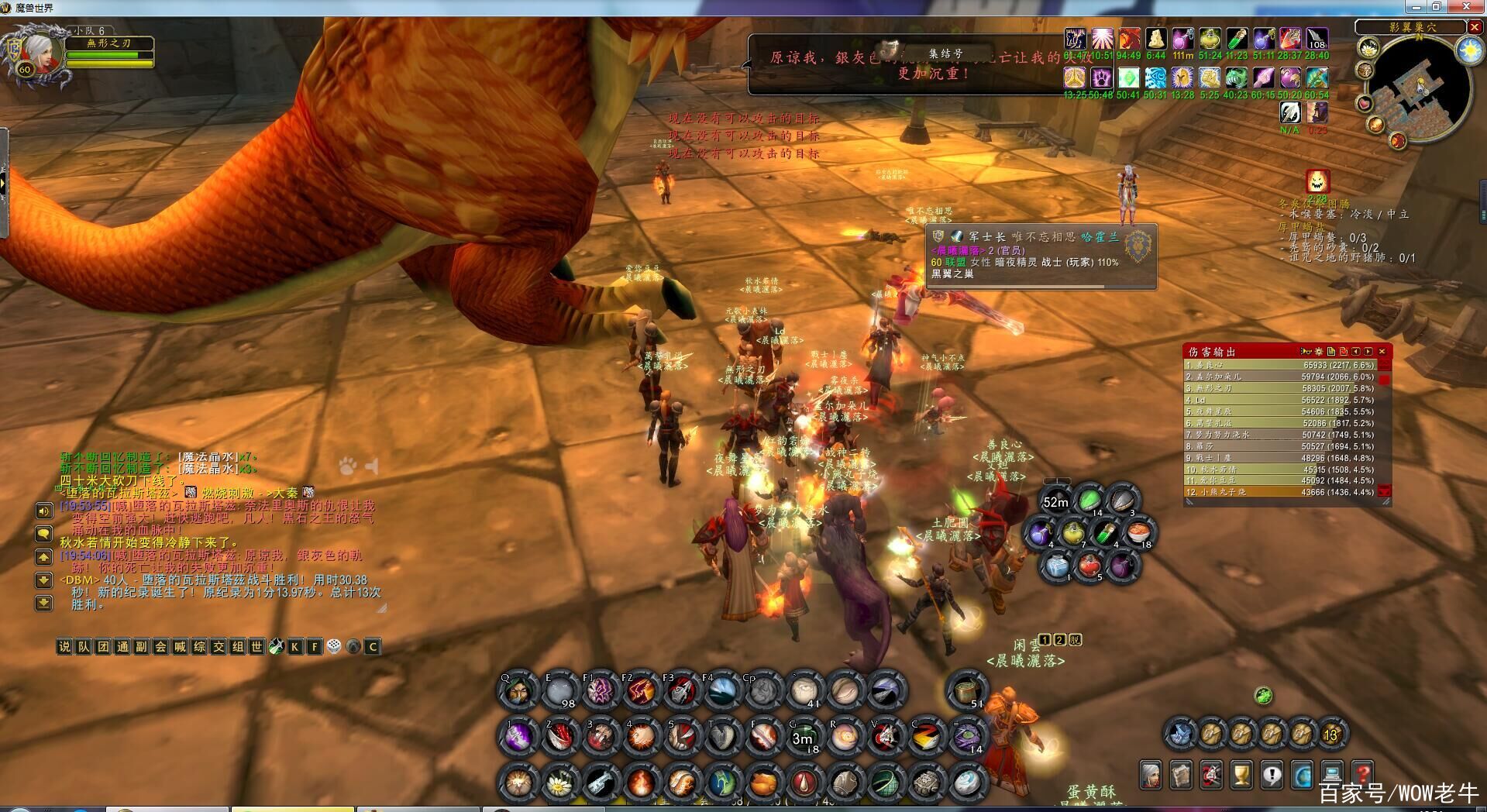
Task: Use the green potion in the ring bar
Action: click(1089, 500)
